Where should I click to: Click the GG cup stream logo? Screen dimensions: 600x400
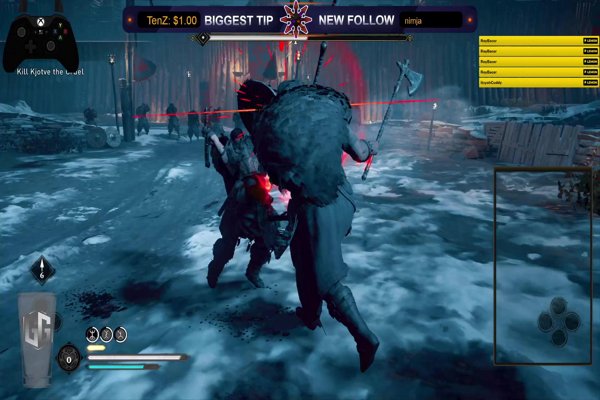click(x=37, y=337)
